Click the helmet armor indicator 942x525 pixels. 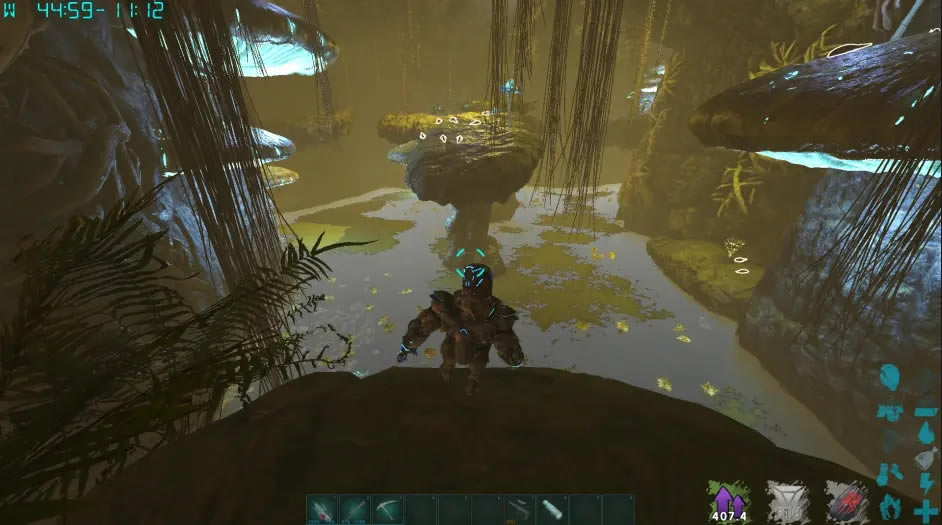[890, 378]
